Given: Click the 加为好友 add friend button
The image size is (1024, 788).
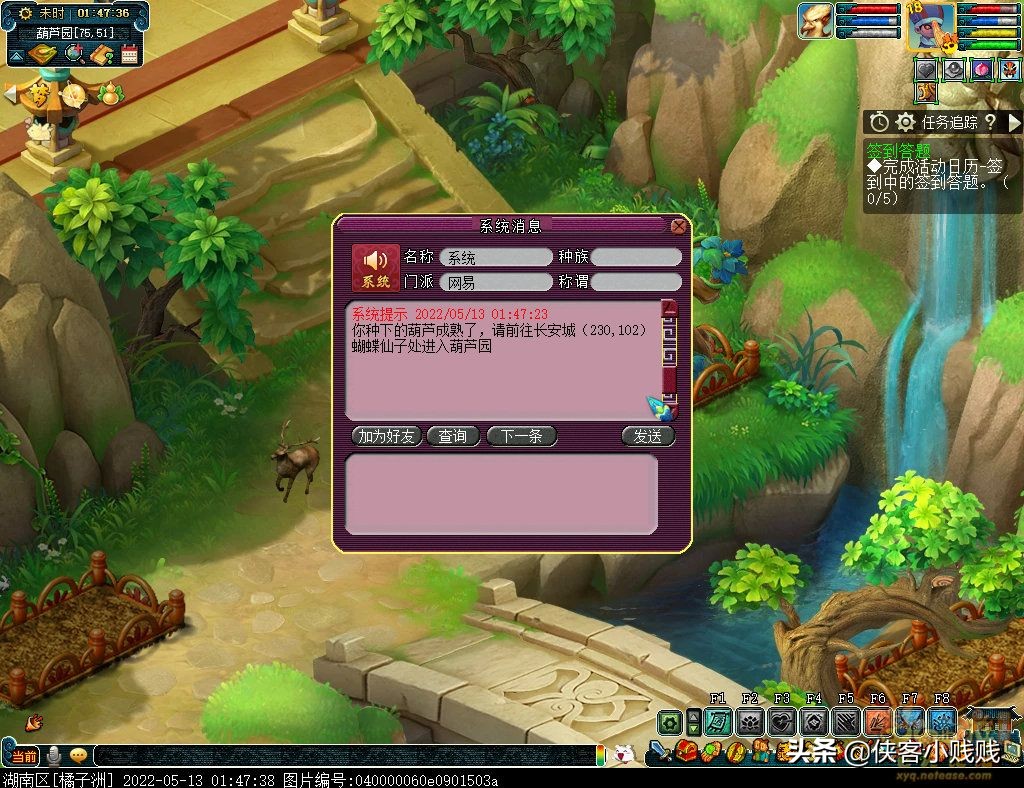Looking at the screenshot, I should 387,437.
